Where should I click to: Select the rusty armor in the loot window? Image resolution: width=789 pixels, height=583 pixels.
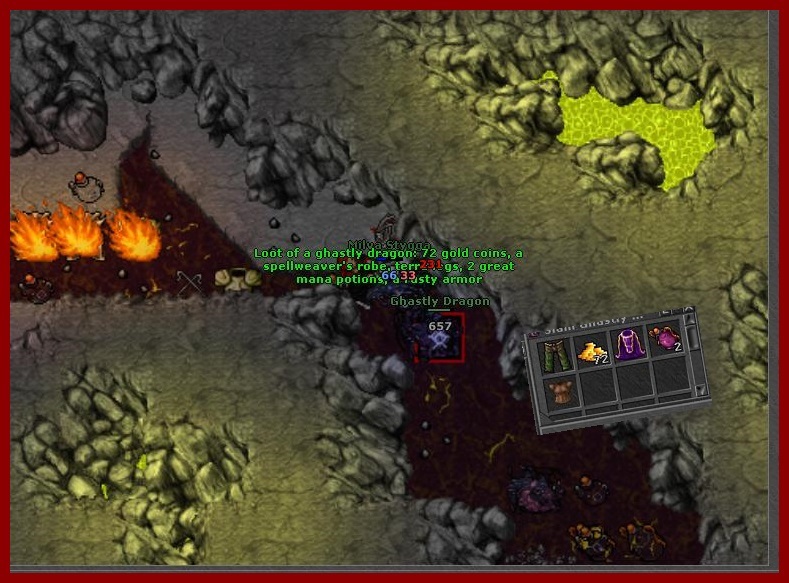(x=563, y=393)
